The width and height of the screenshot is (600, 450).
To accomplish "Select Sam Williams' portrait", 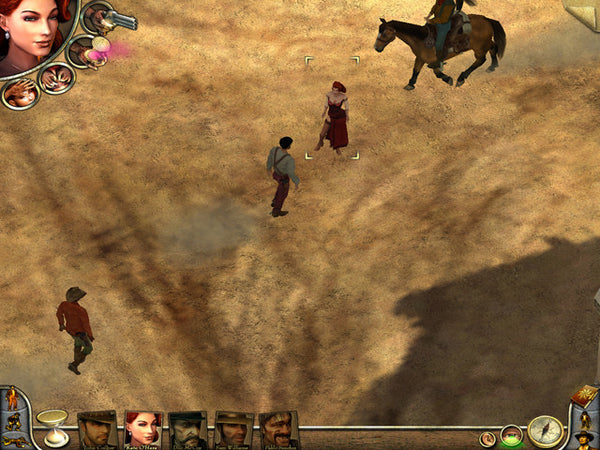I will (233, 429).
